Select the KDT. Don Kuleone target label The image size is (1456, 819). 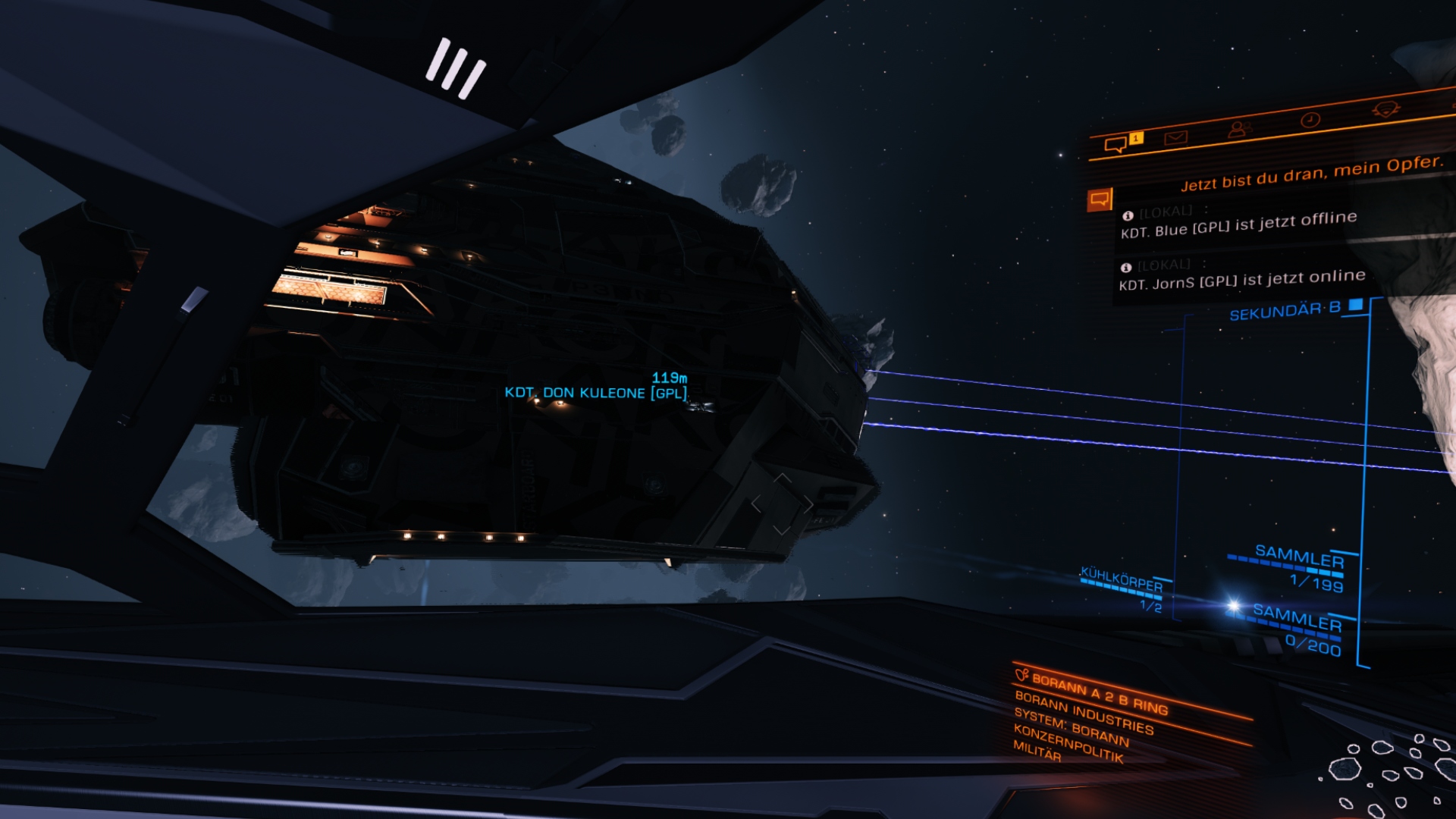(595, 393)
